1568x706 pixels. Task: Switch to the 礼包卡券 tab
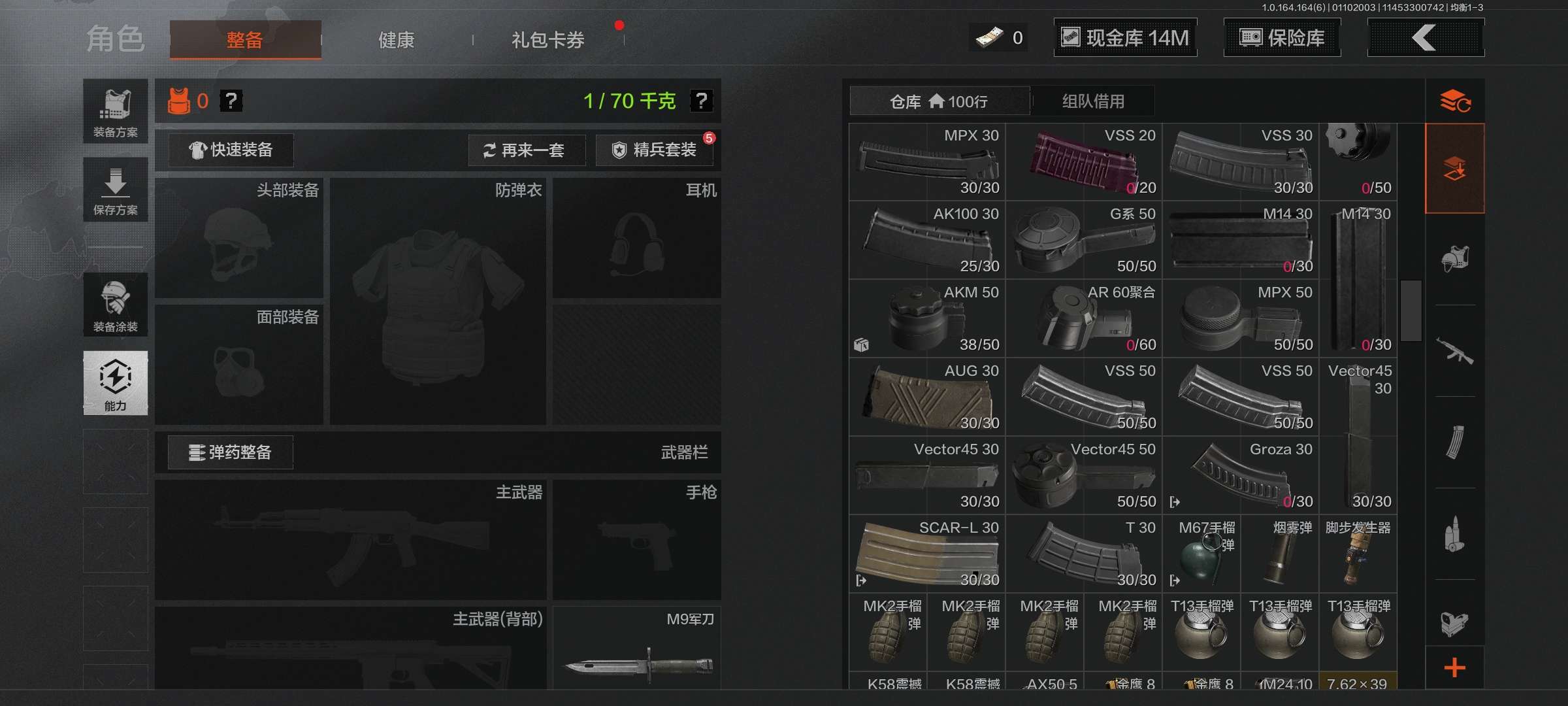pos(547,39)
